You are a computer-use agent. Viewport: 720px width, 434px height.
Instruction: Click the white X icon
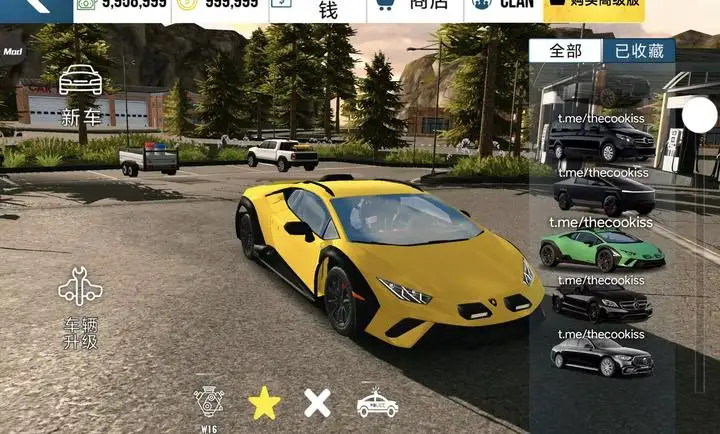tap(317, 403)
